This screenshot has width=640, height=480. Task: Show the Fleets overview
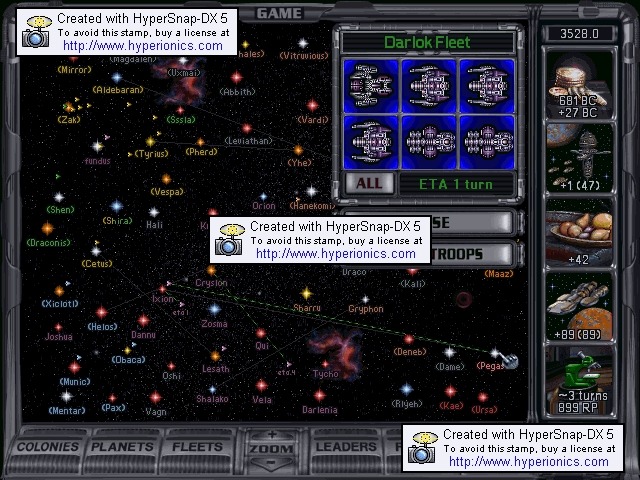click(198, 447)
